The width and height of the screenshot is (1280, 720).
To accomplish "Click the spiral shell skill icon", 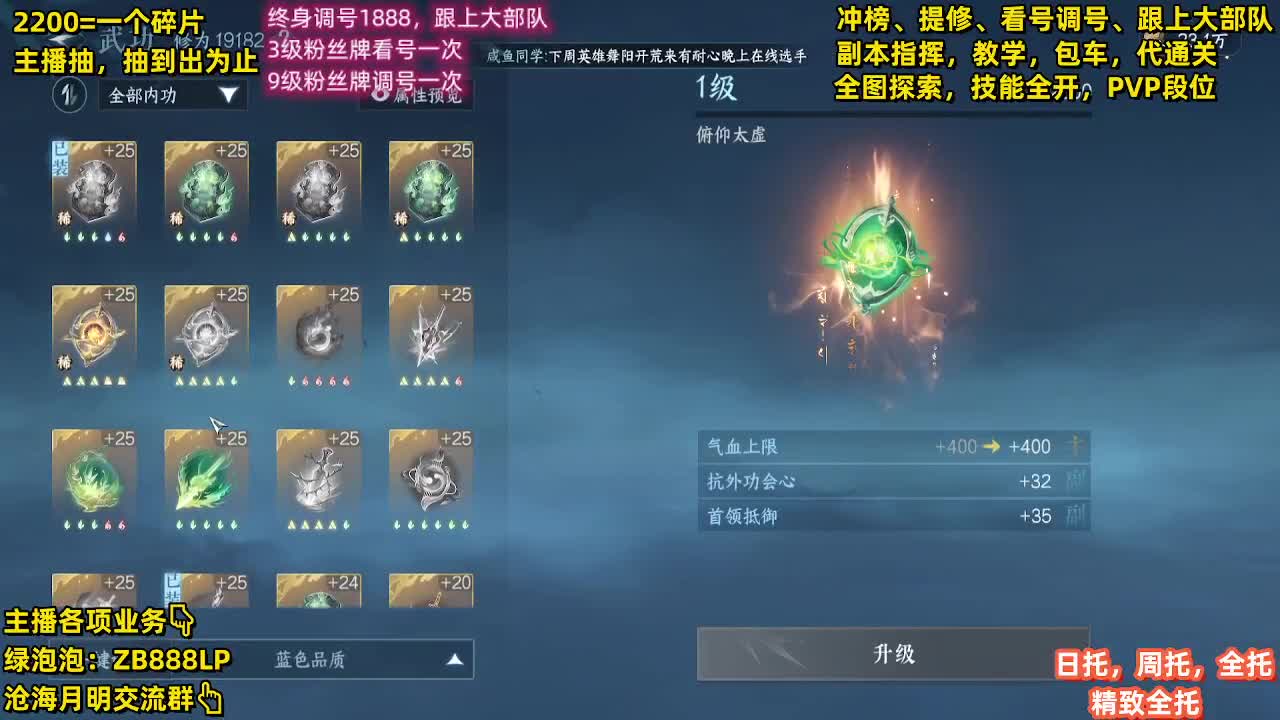I will pos(432,478).
